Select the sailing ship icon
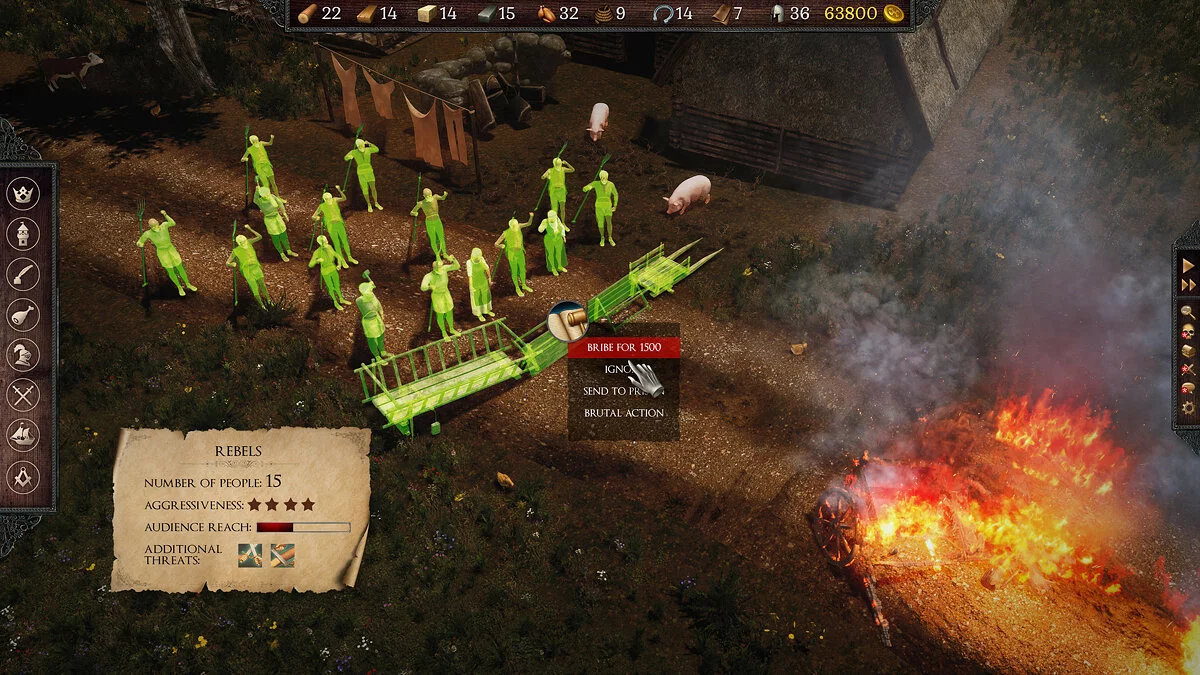Image resolution: width=1200 pixels, height=675 pixels. (23, 435)
